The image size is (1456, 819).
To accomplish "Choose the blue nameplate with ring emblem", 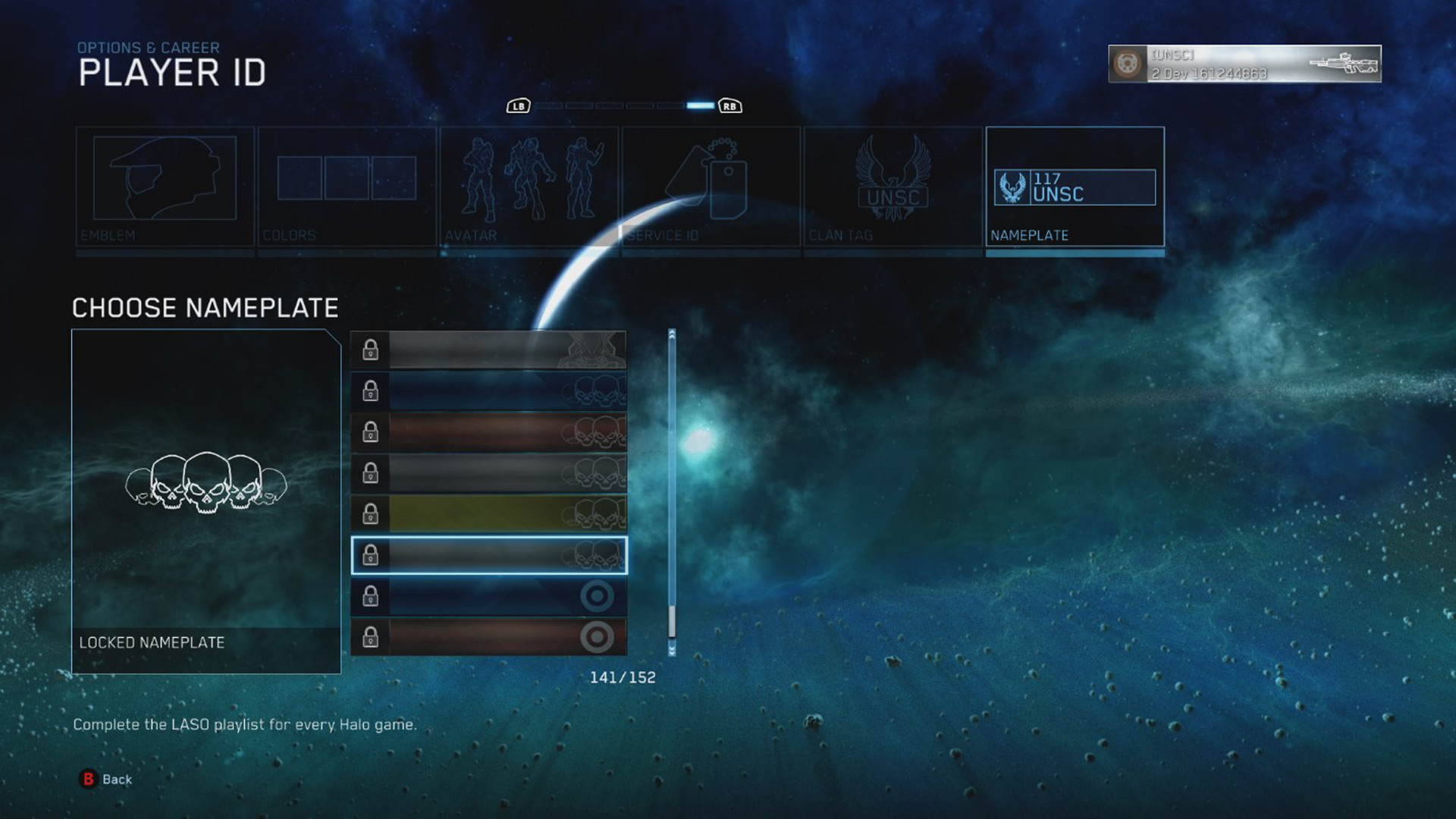I will pyautogui.click(x=489, y=596).
